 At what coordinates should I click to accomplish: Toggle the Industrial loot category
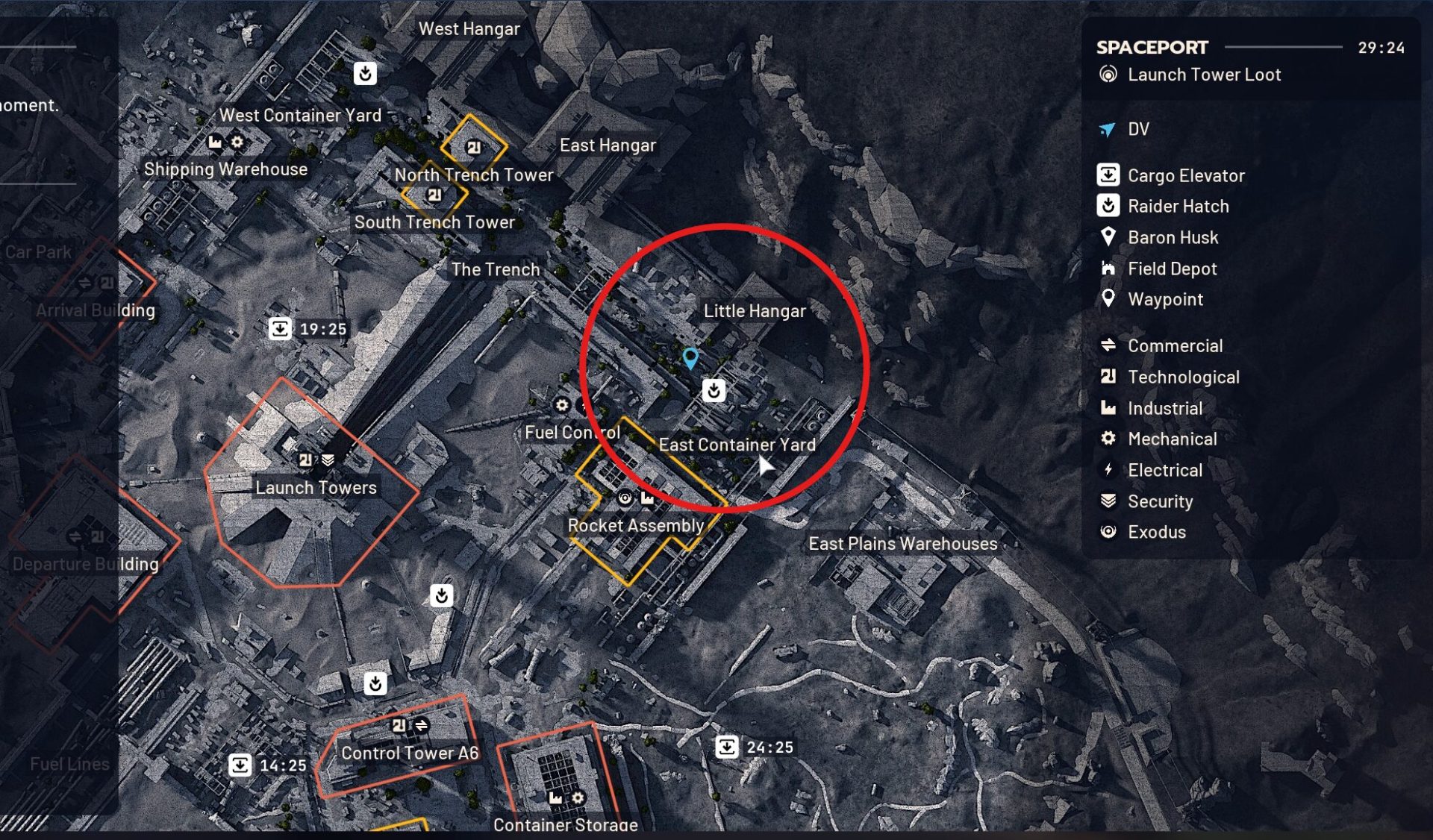click(x=1110, y=408)
